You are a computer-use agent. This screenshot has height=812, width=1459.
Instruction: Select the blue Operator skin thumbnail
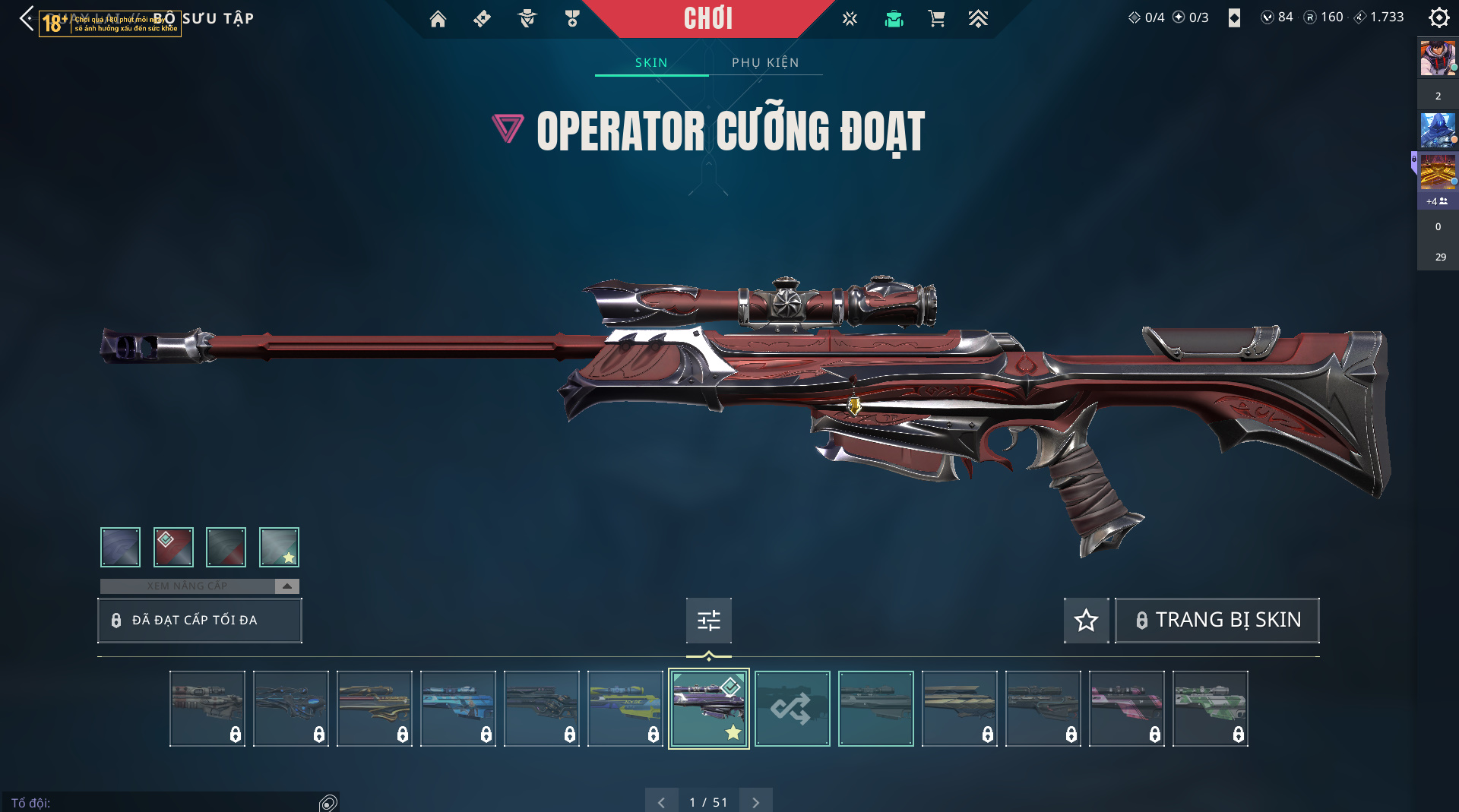tap(457, 708)
